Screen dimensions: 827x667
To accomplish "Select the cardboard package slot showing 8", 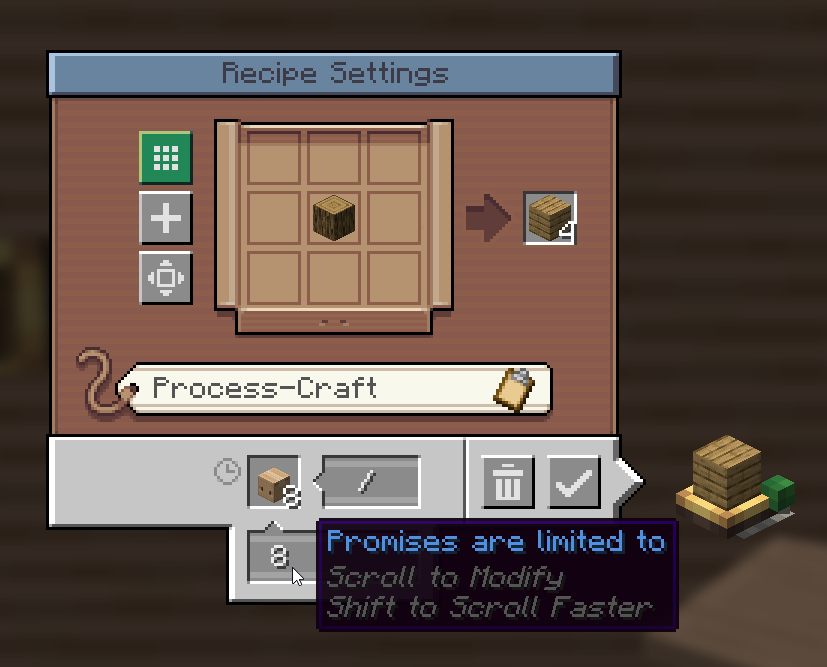I will (x=274, y=483).
